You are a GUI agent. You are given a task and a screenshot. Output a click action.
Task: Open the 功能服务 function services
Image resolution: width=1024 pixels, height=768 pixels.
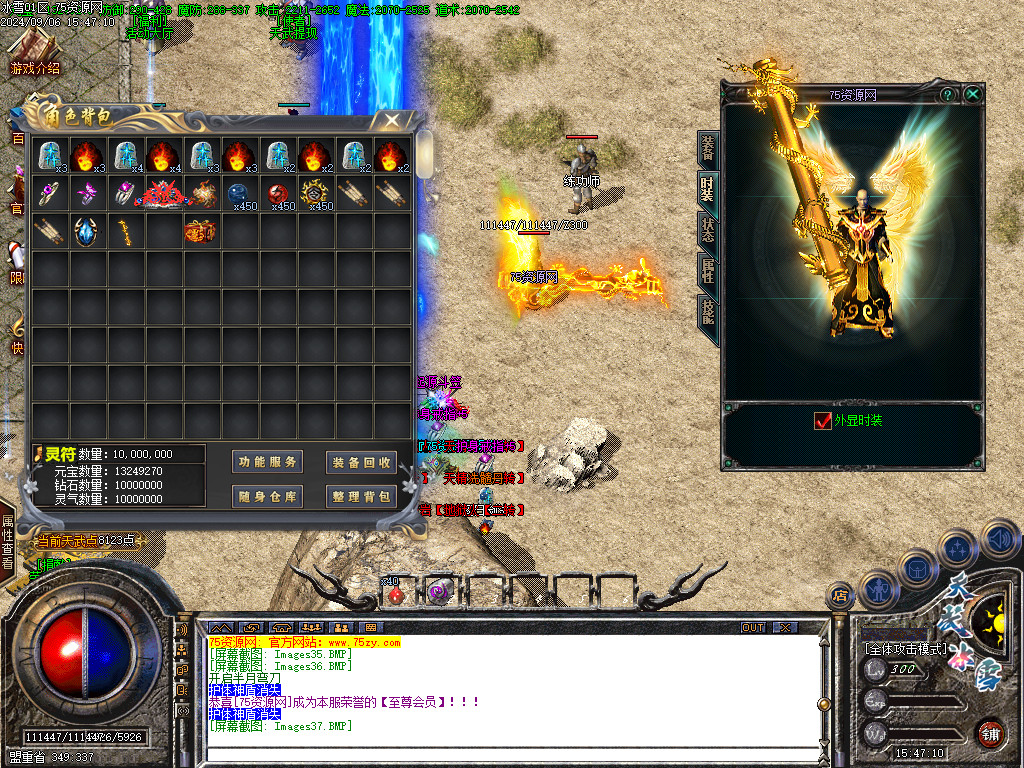coord(268,462)
